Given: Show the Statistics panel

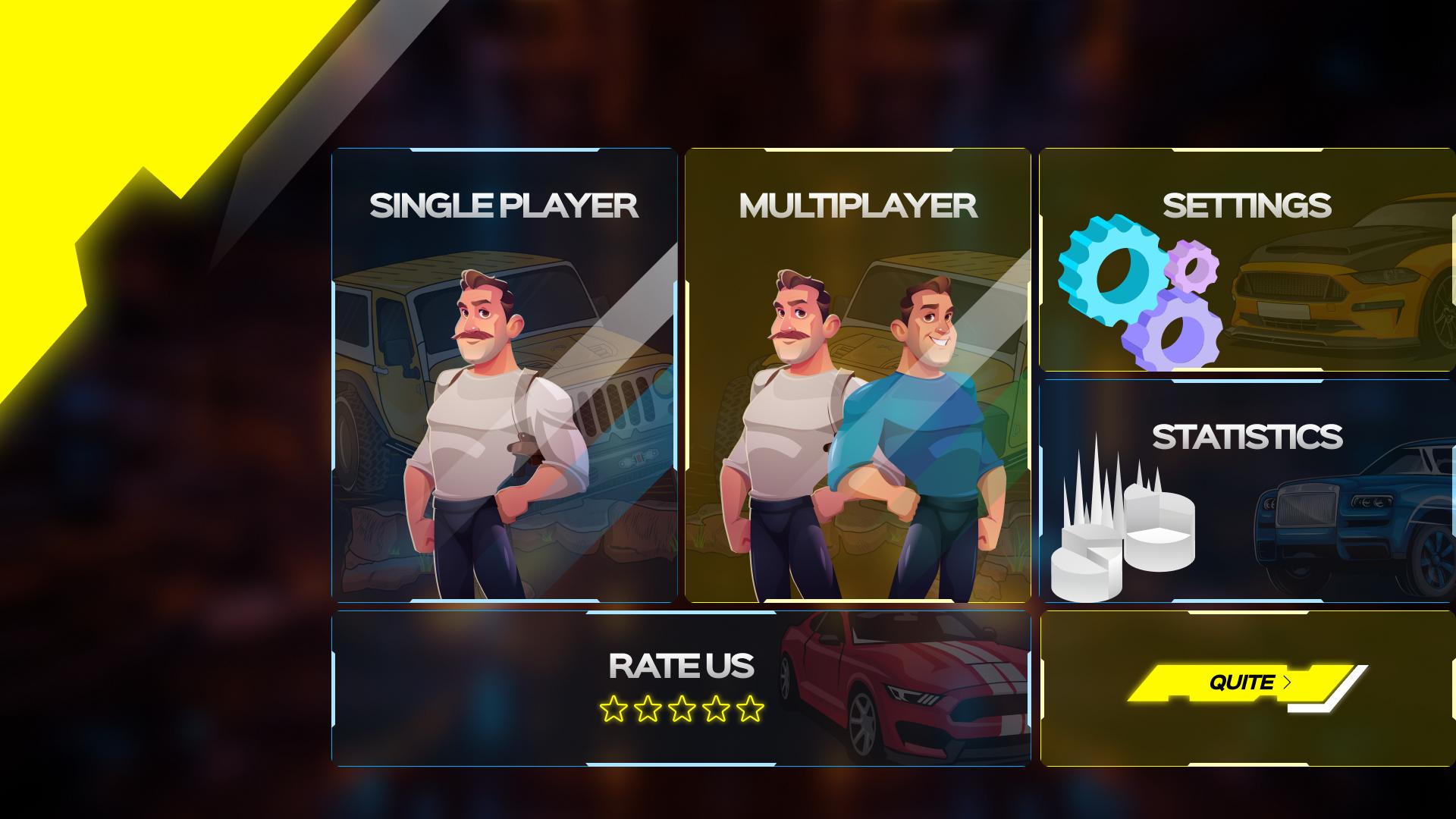Looking at the screenshot, I should [1247, 491].
